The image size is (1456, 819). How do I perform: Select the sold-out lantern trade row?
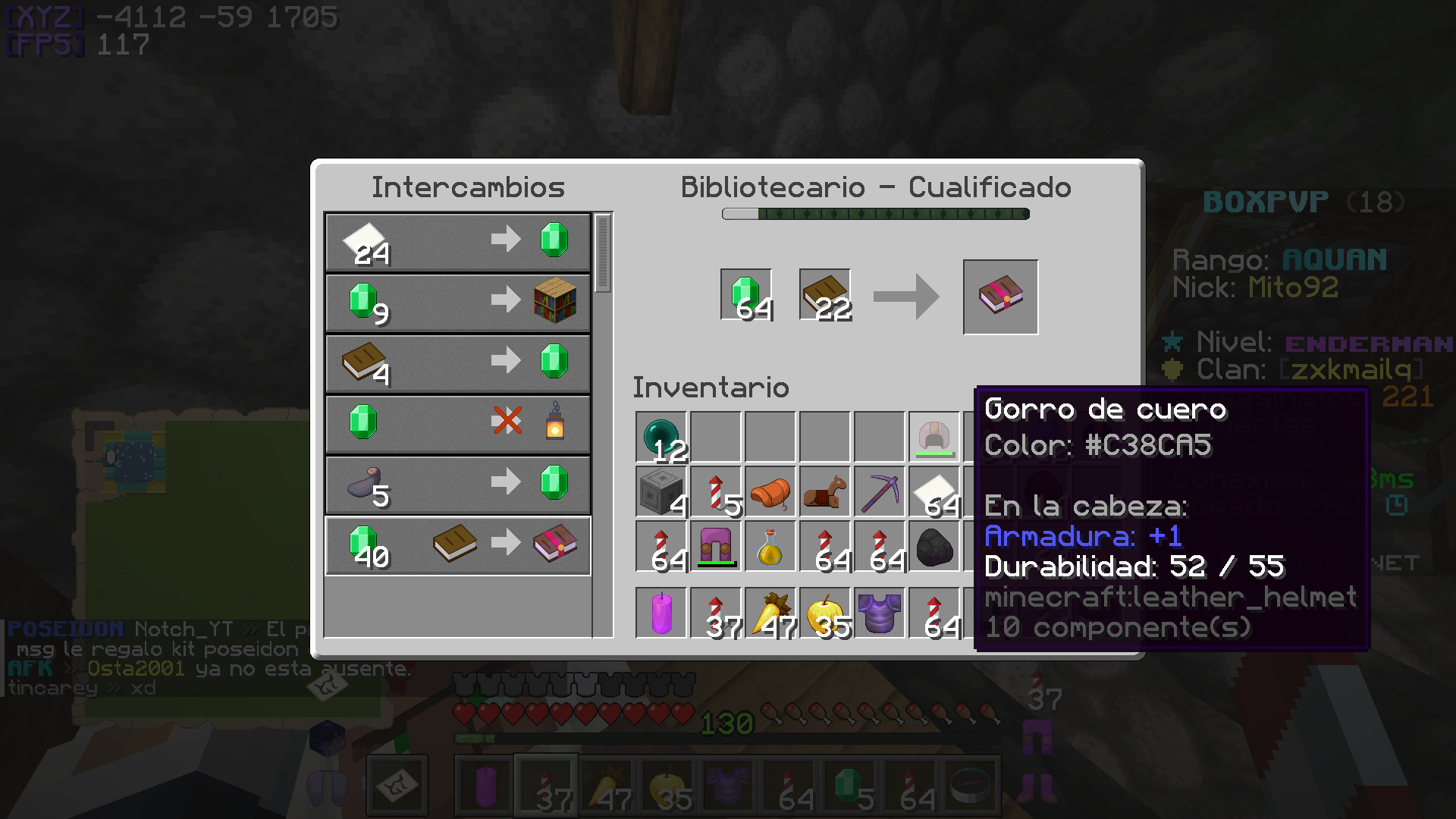coord(457,425)
